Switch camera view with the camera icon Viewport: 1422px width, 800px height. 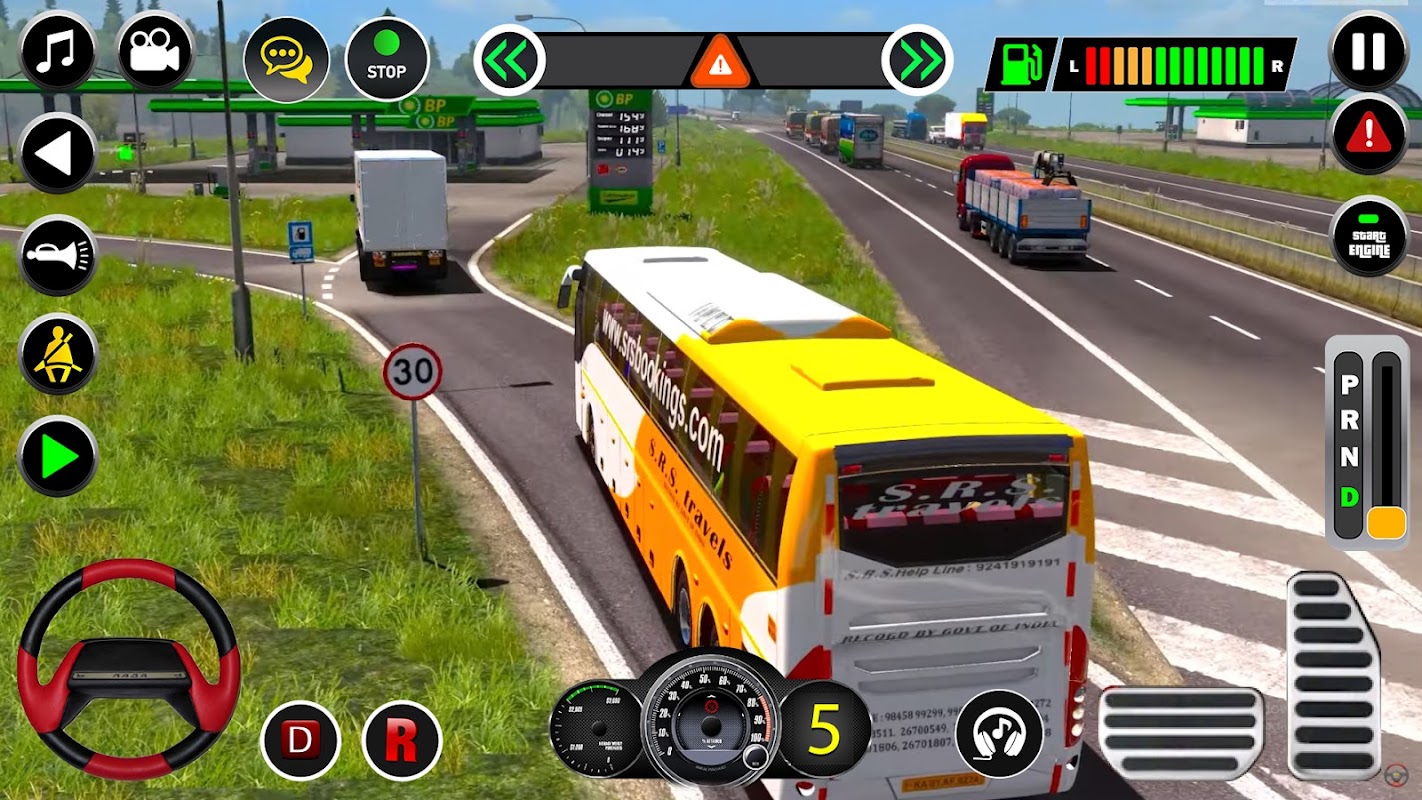pos(154,52)
